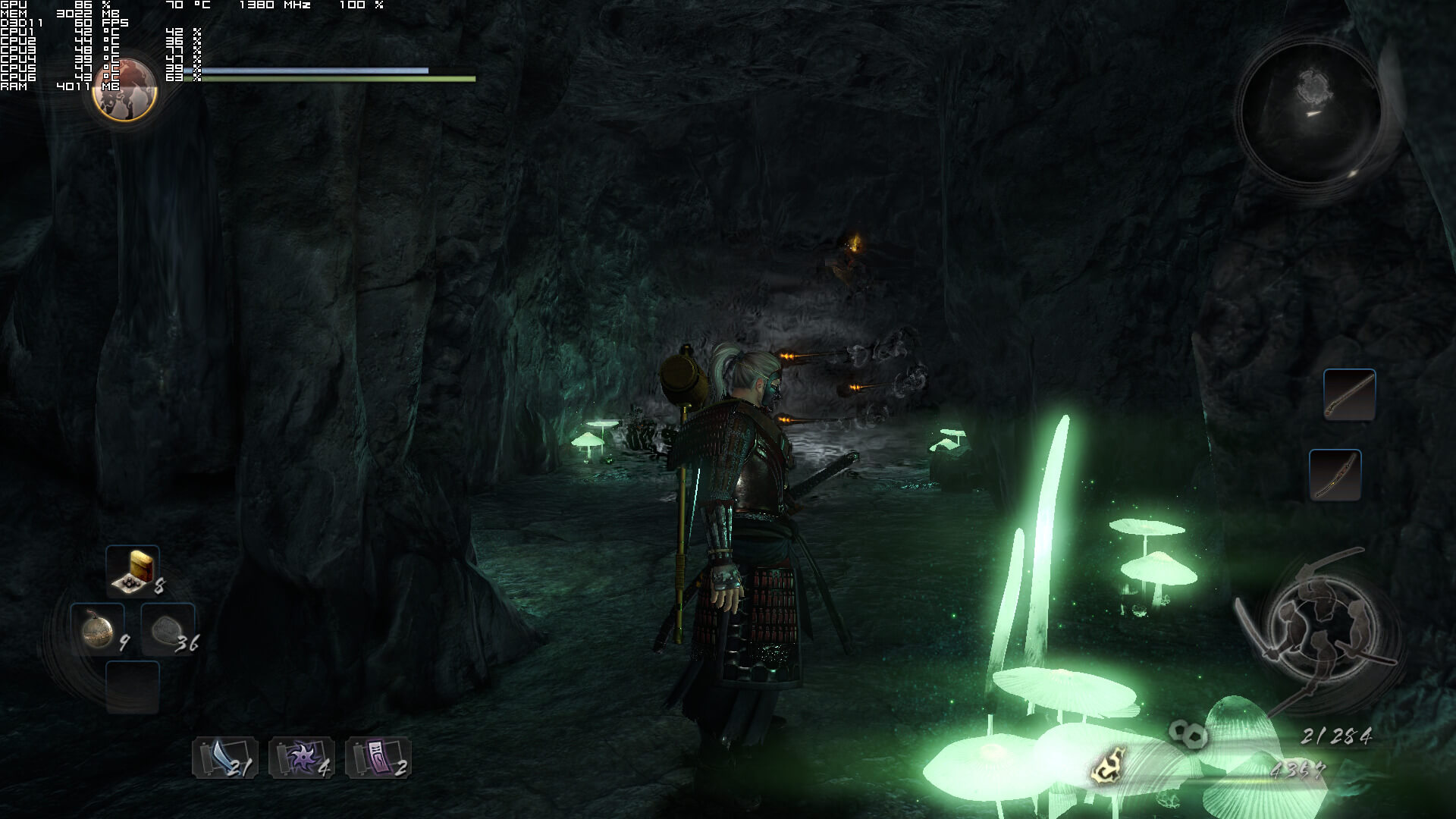Select the round fuse bomb item slot

(98, 629)
